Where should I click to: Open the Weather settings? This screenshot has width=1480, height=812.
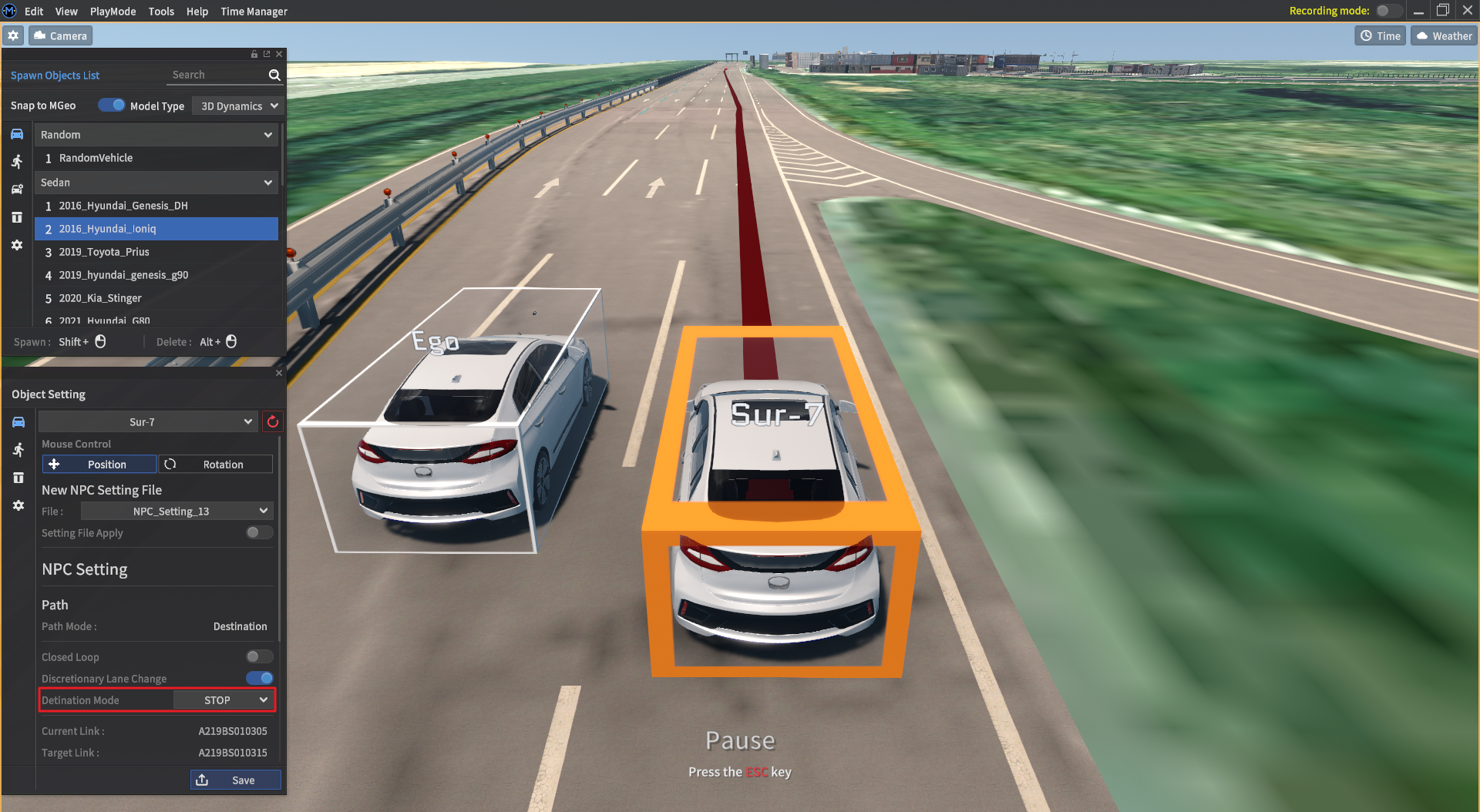point(1444,36)
